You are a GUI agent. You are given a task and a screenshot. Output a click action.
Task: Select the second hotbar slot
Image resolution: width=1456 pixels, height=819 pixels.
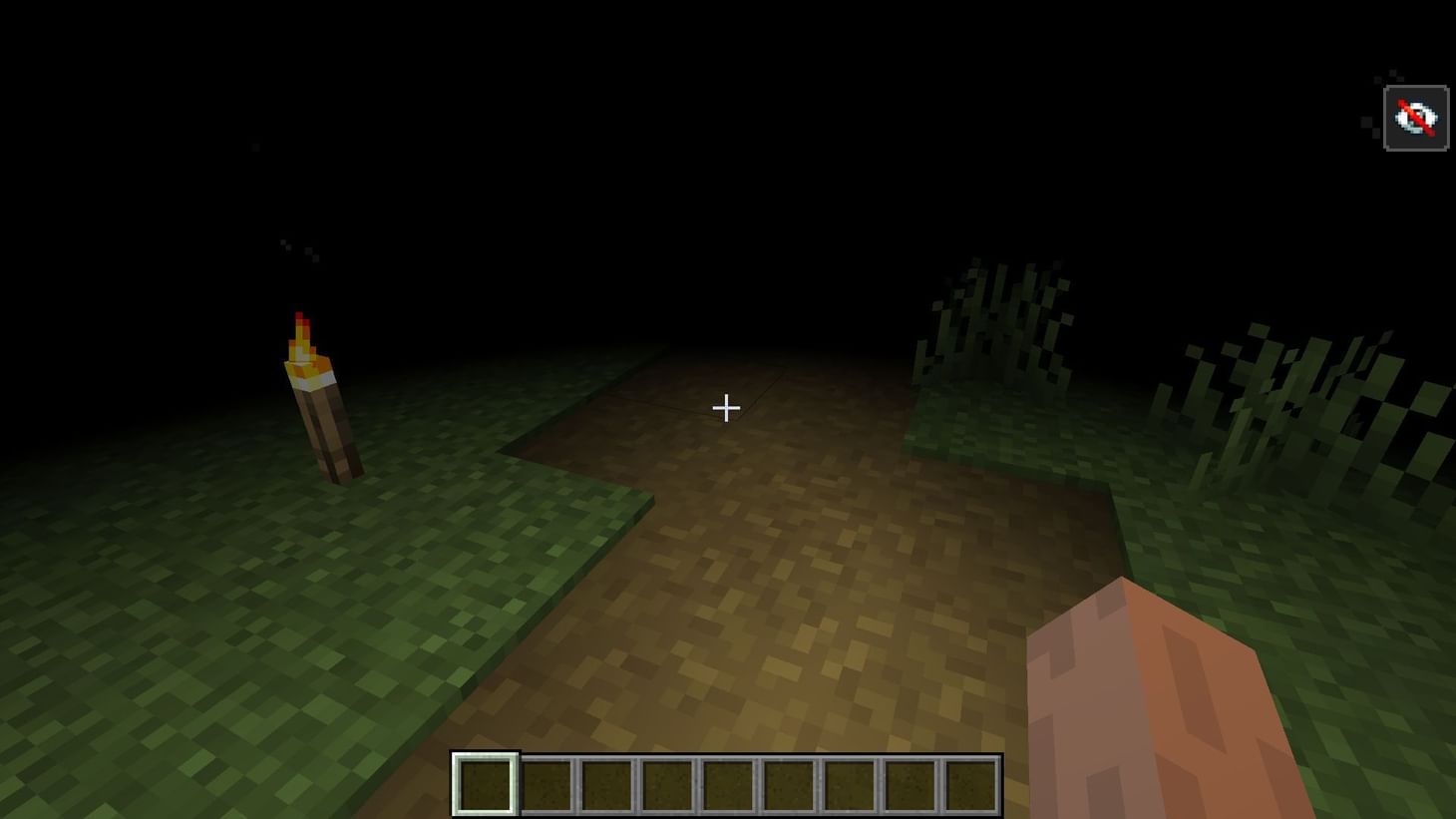click(545, 783)
